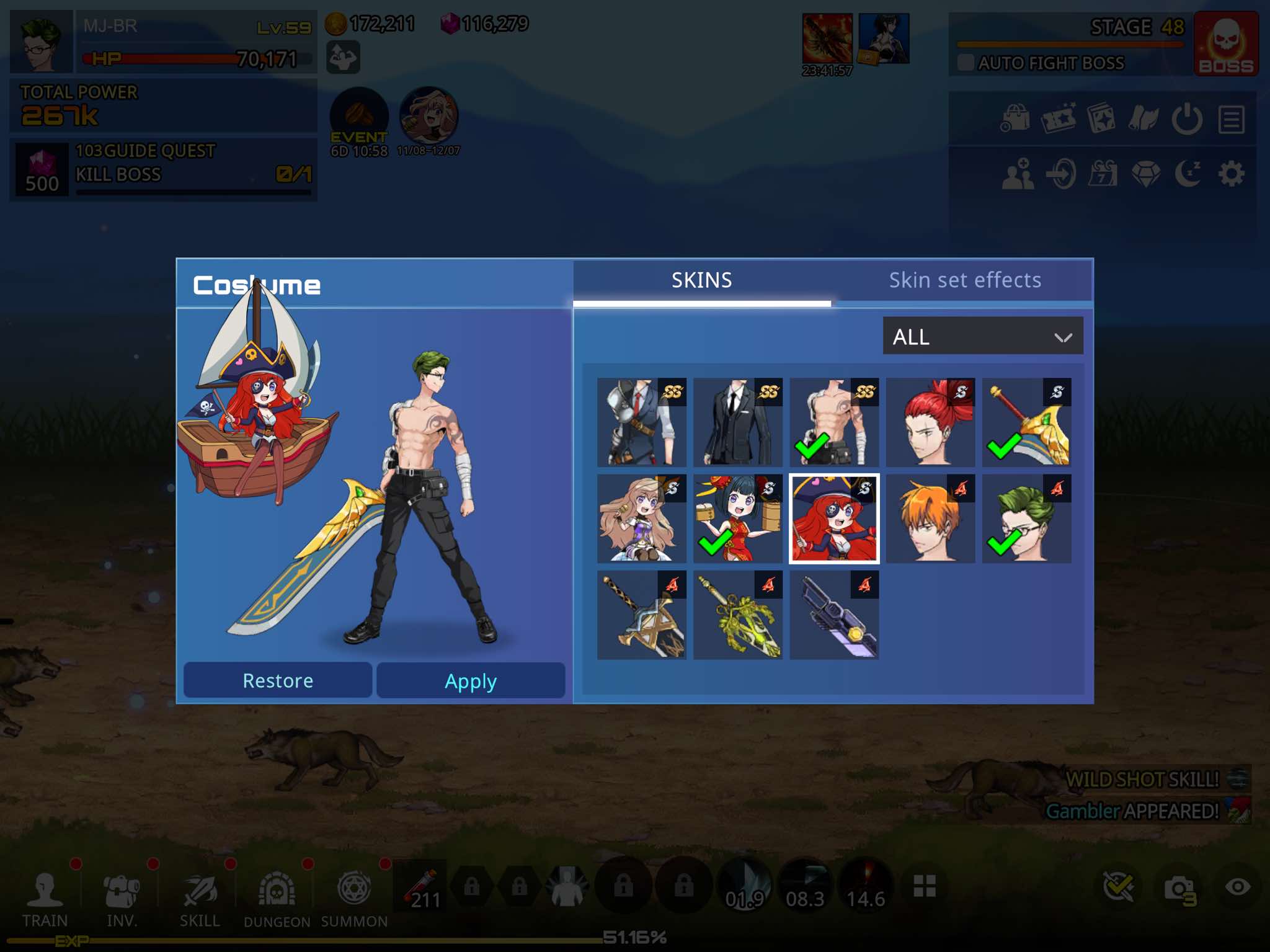Choose the black suit skin
Viewport: 1270px width, 952px height.
click(737, 422)
